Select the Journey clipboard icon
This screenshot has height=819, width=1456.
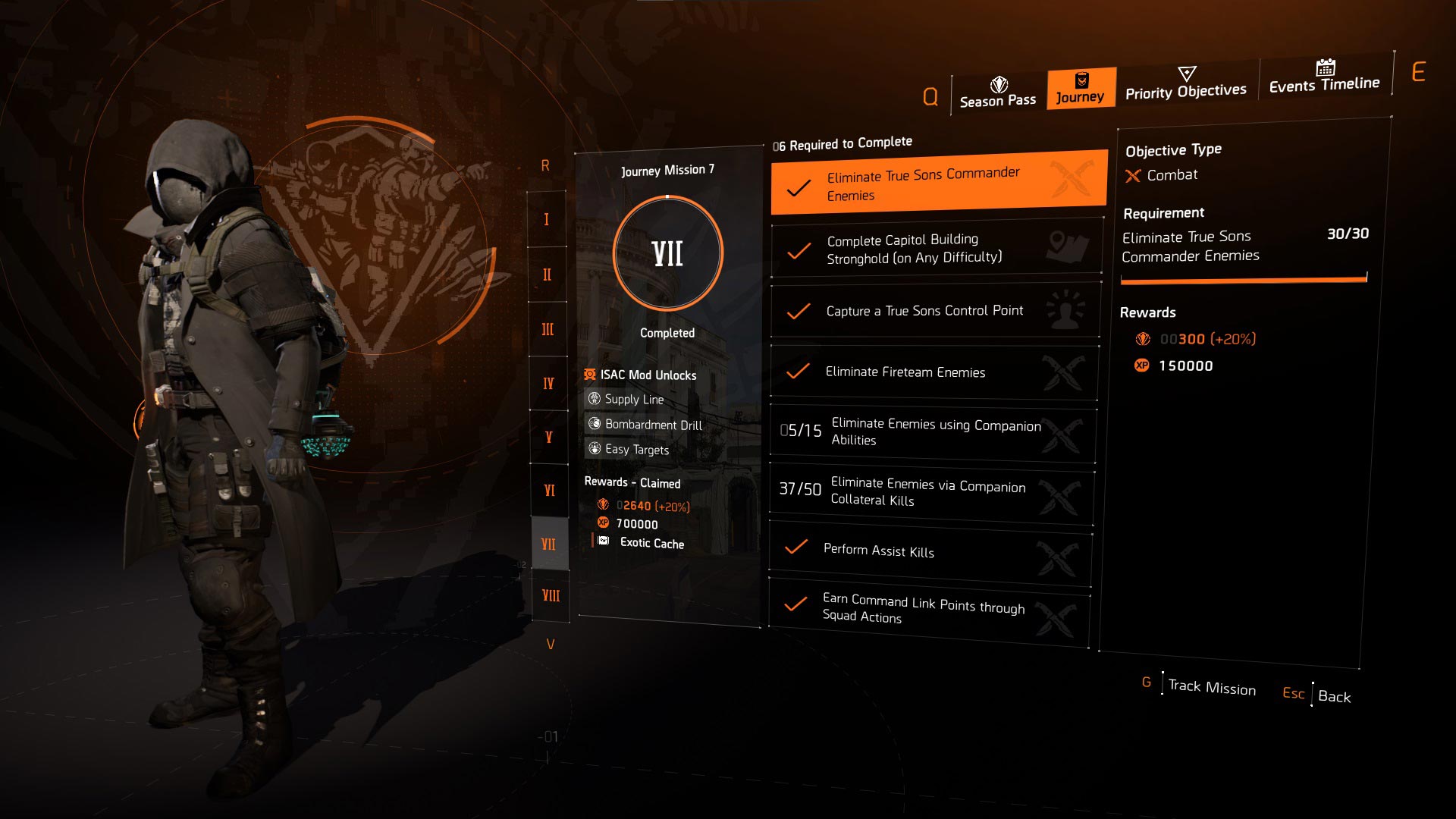1081,80
